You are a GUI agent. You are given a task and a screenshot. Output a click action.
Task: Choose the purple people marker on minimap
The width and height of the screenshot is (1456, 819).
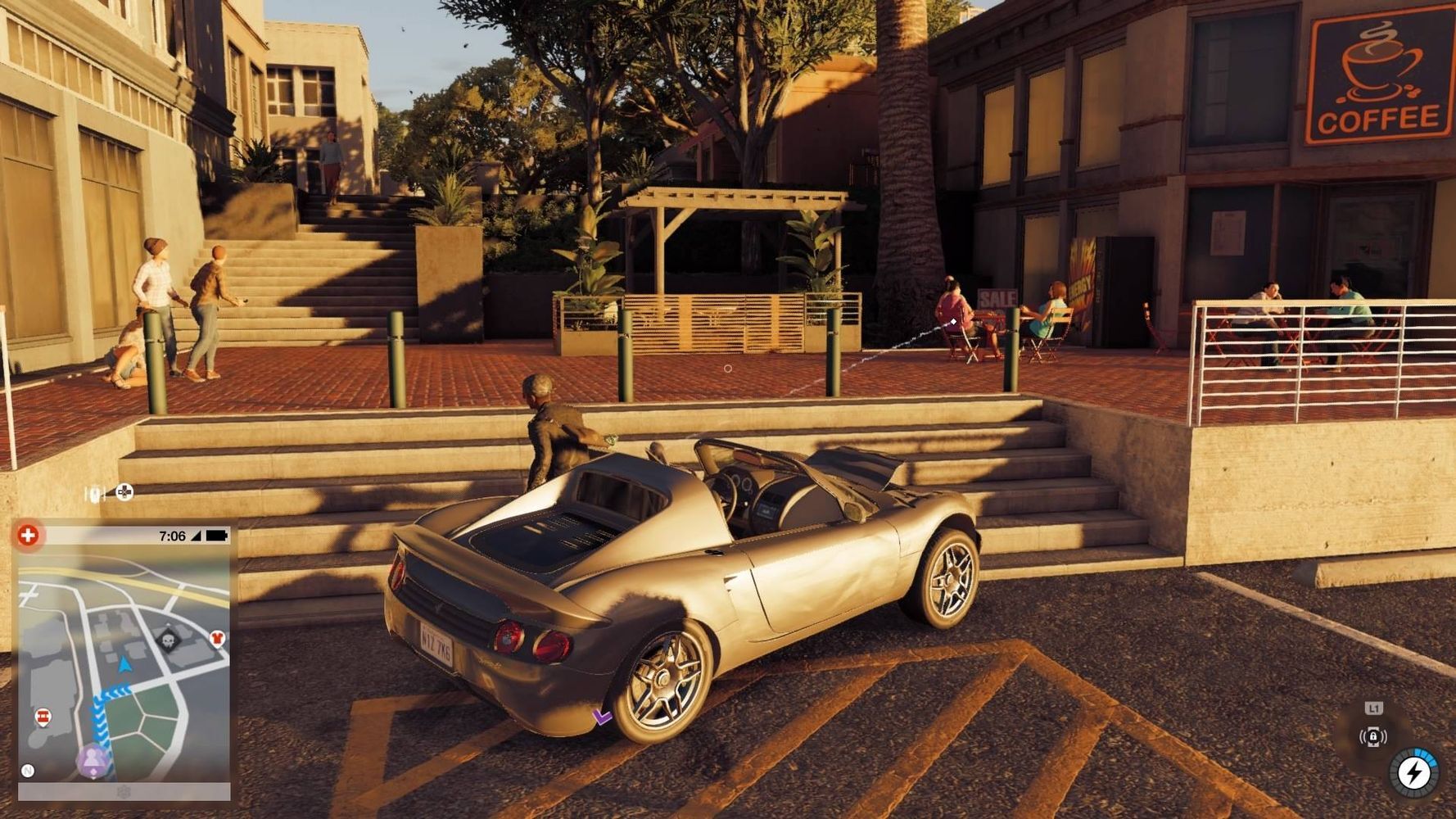coord(93,760)
